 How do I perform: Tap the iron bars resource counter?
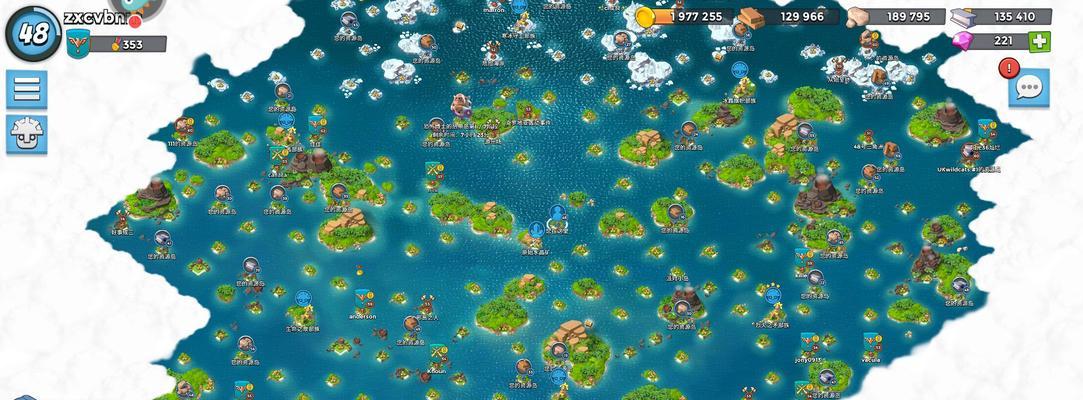[x=1002, y=16]
